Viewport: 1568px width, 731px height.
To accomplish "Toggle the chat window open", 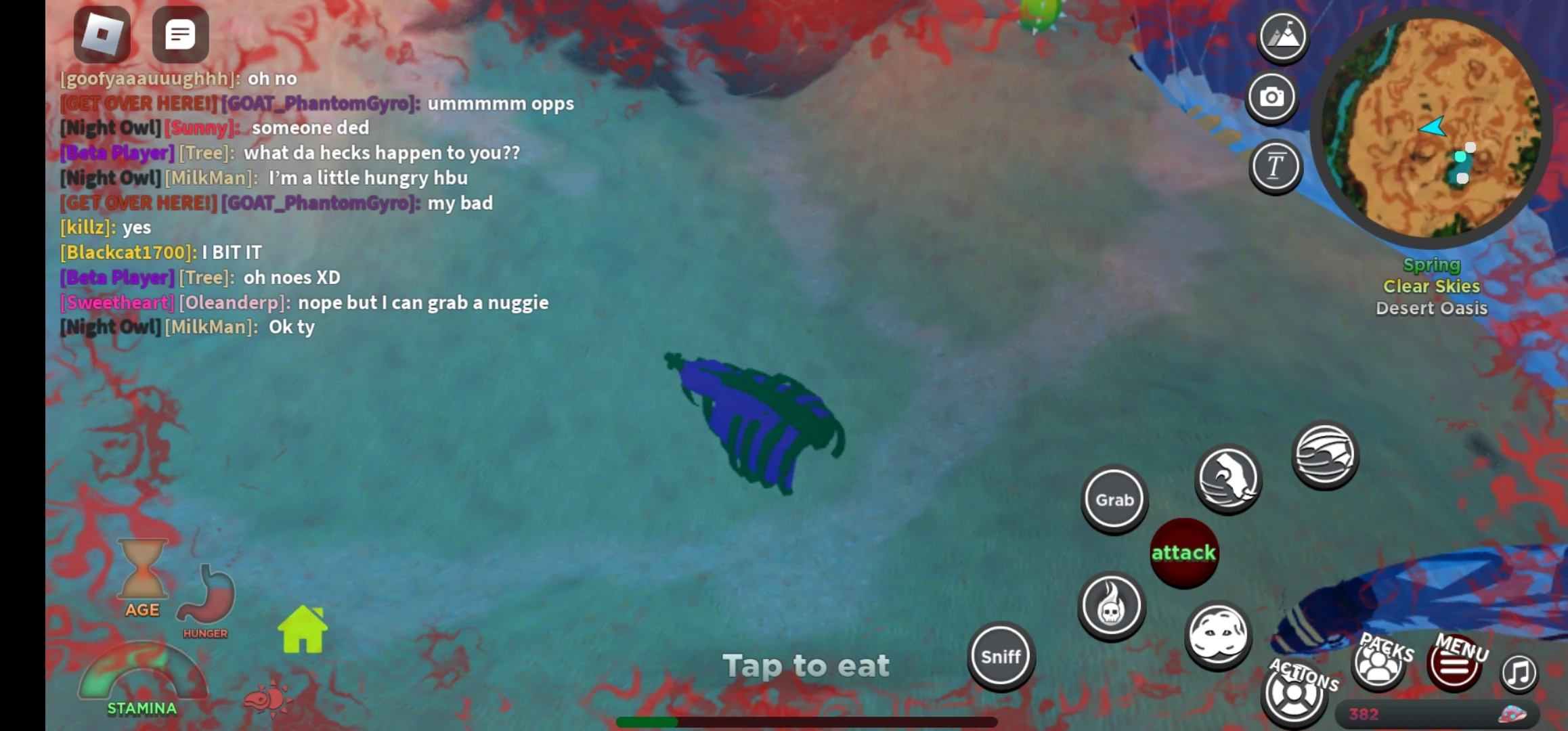I will [x=179, y=35].
